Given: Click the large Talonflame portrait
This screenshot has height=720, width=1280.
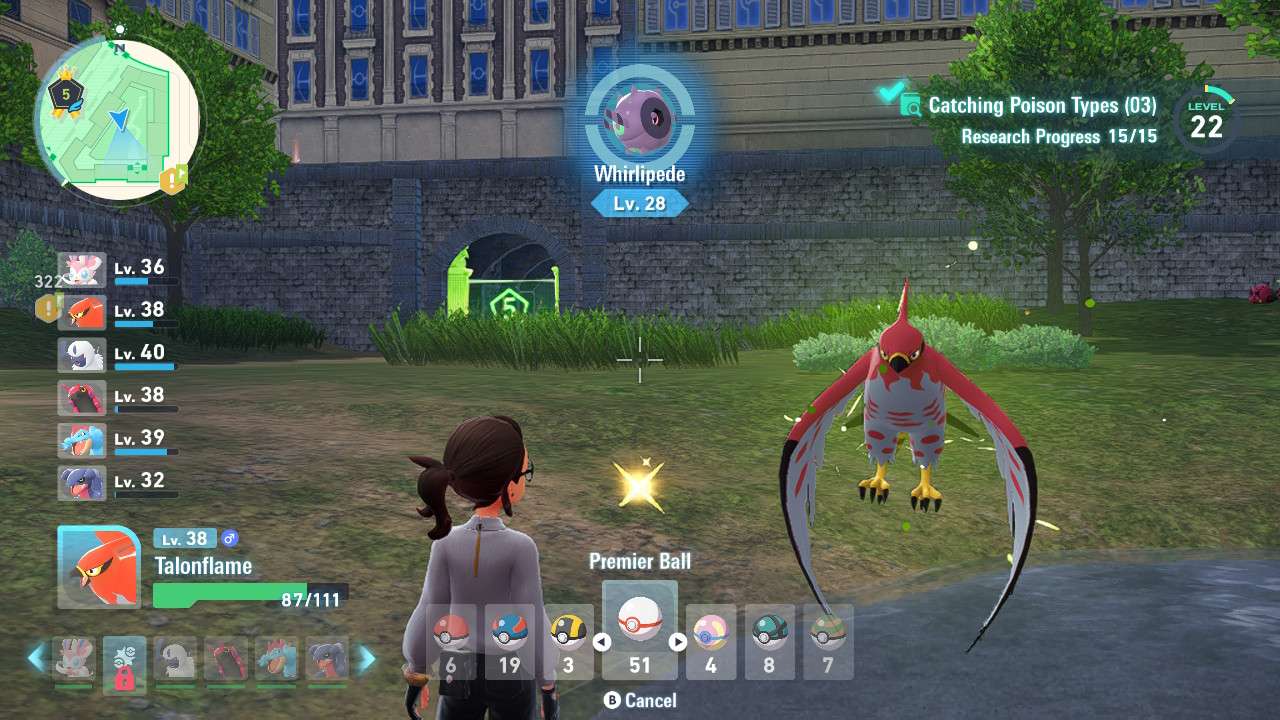Looking at the screenshot, I should 99,567.
